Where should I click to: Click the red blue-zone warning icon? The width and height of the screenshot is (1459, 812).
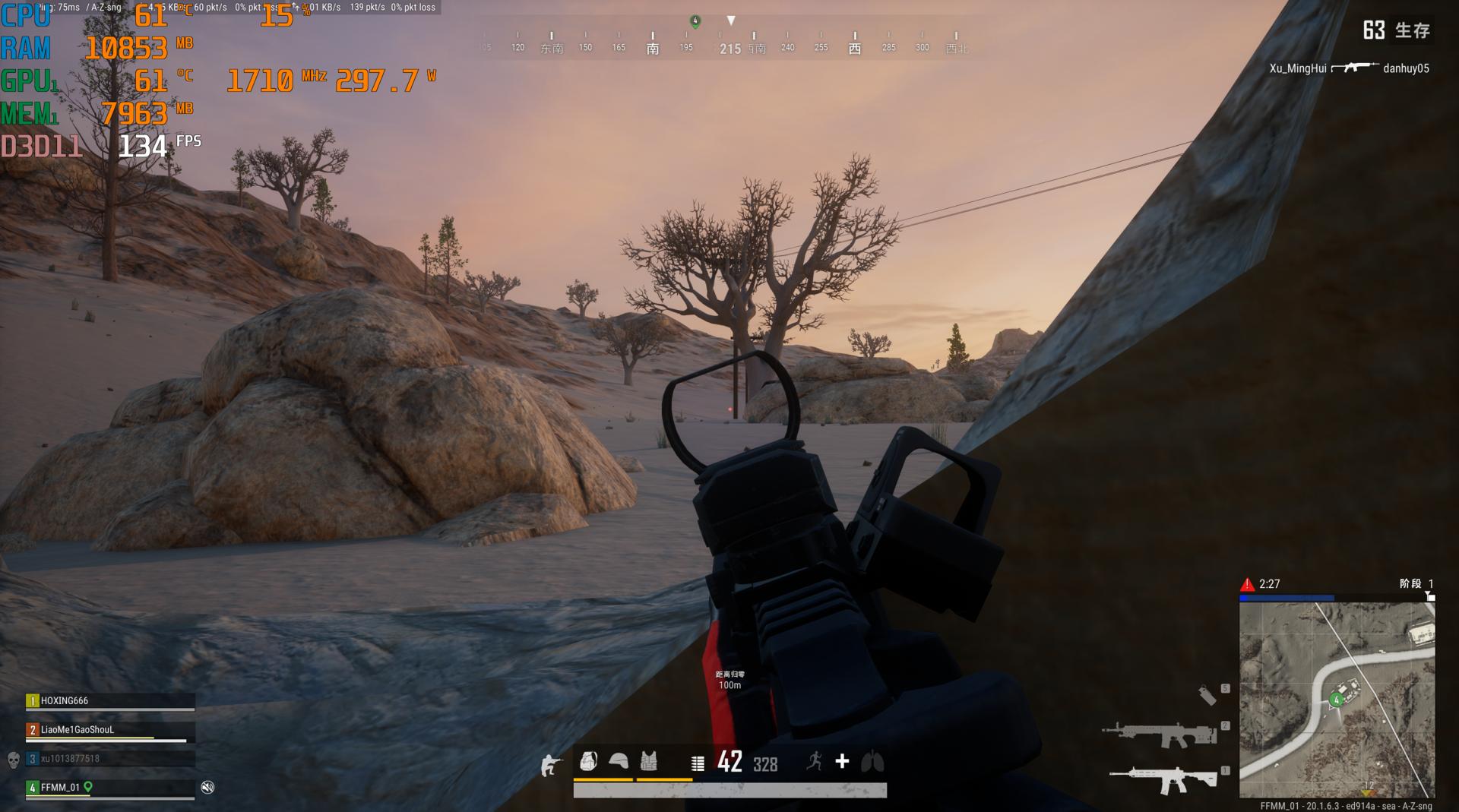[1247, 584]
